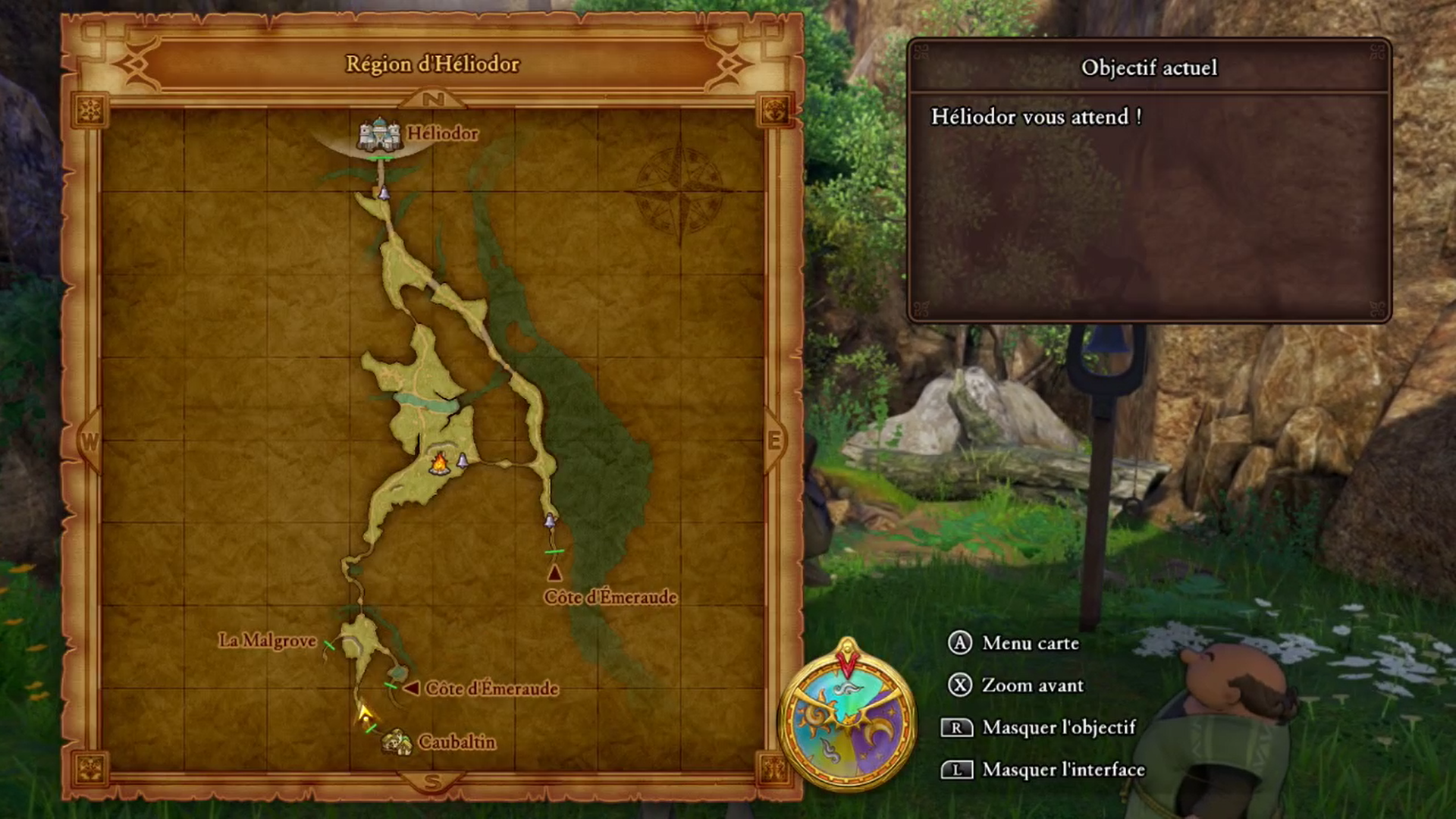The image size is (1456, 819).
Task: Click the south arrow below the map
Action: 432,782
